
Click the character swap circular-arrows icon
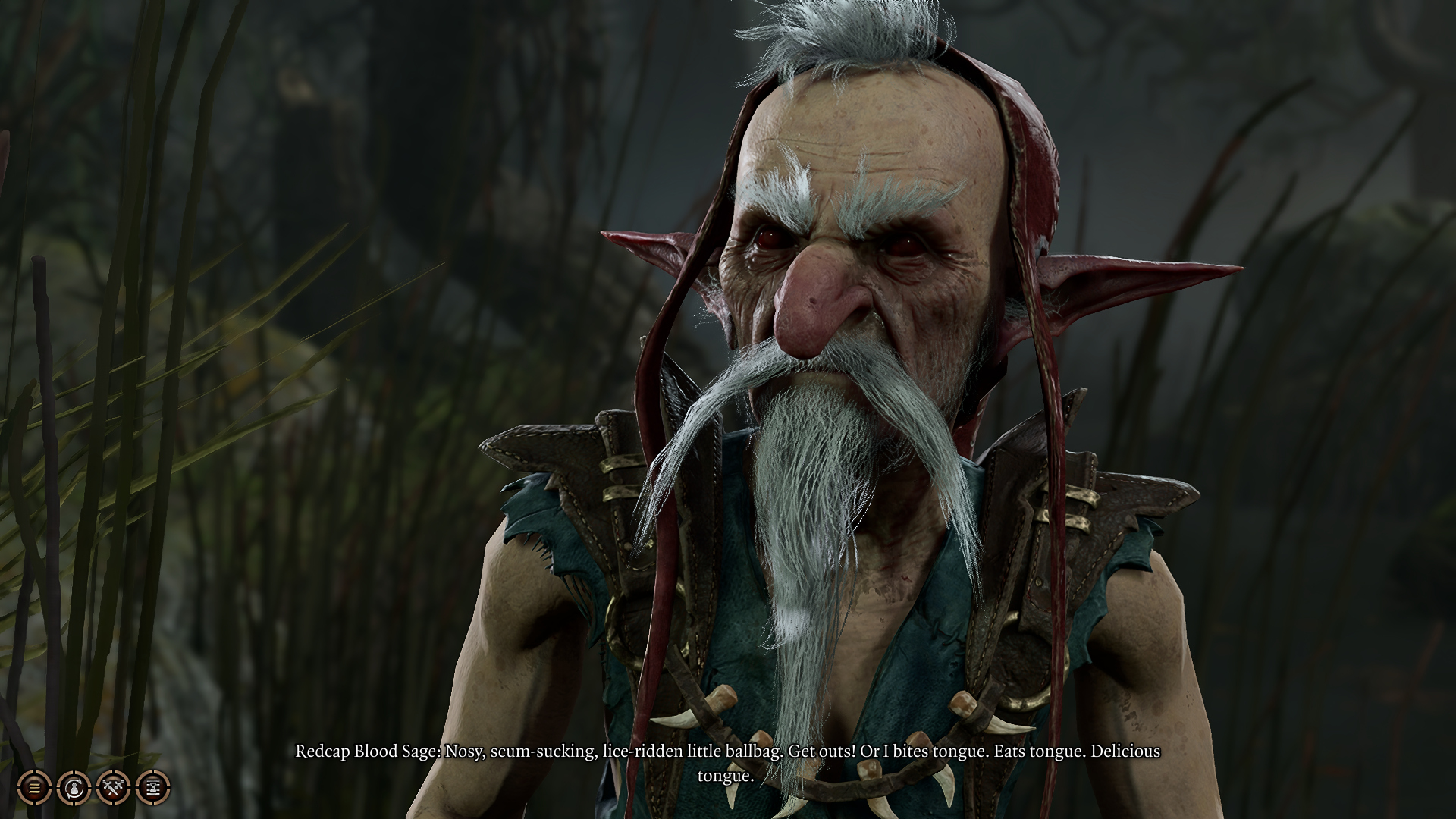[x=74, y=788]
